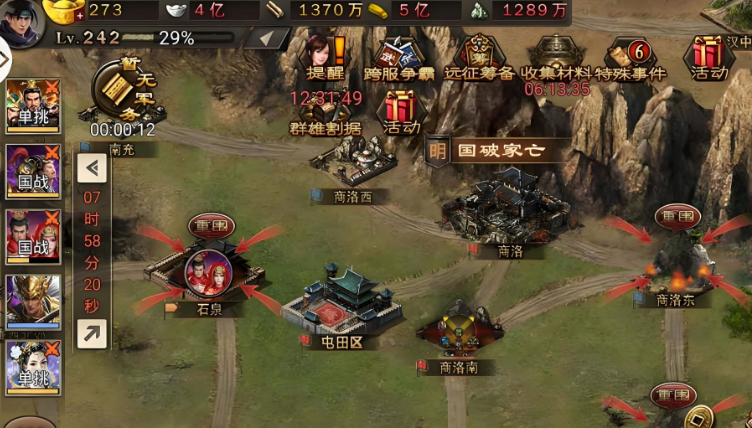The image size is (752, 428).
Task: Open the 提醒 reminder icon
Action: click(x=323, y=56)
